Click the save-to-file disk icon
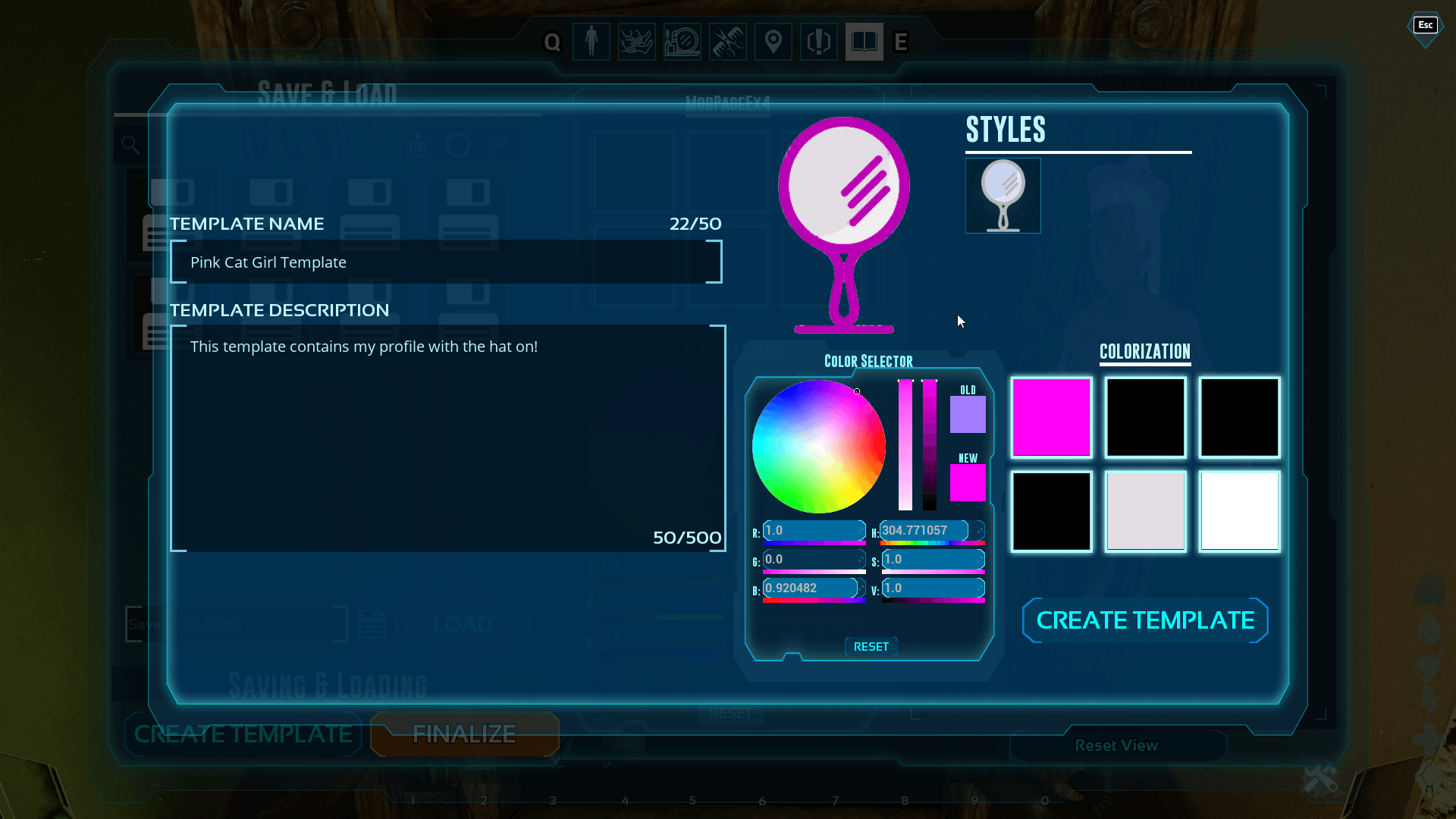 coord(371,623)
